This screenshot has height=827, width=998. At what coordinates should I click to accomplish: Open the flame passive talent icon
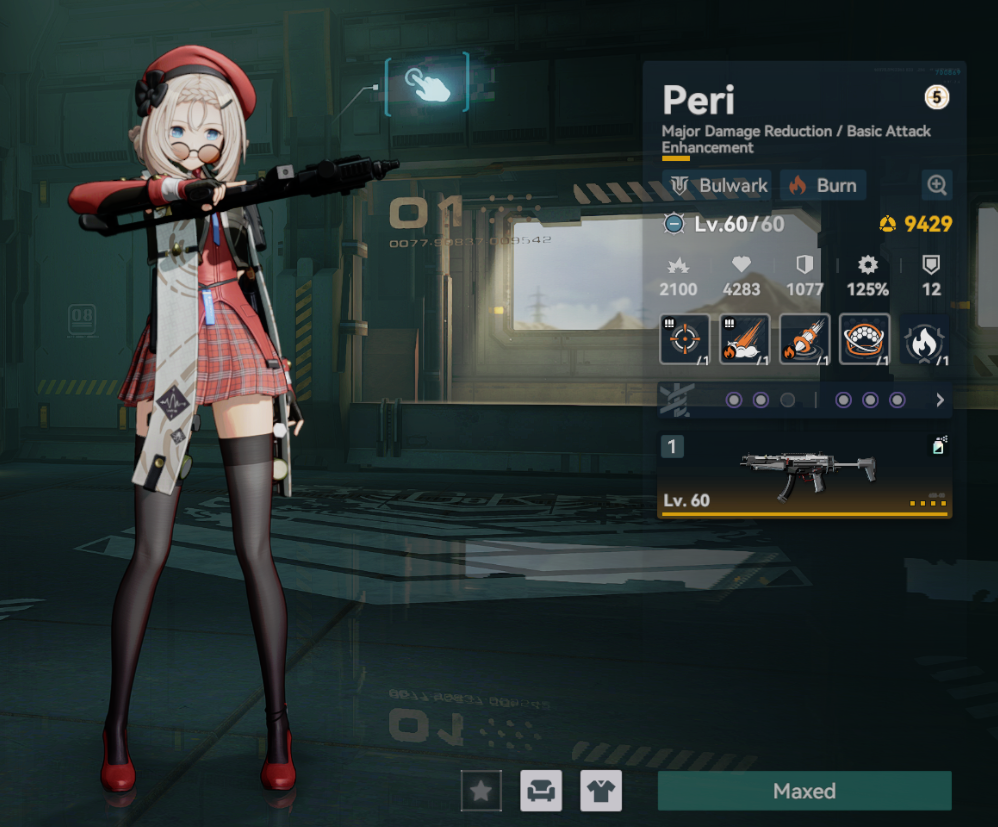click(x=924, y=340)
